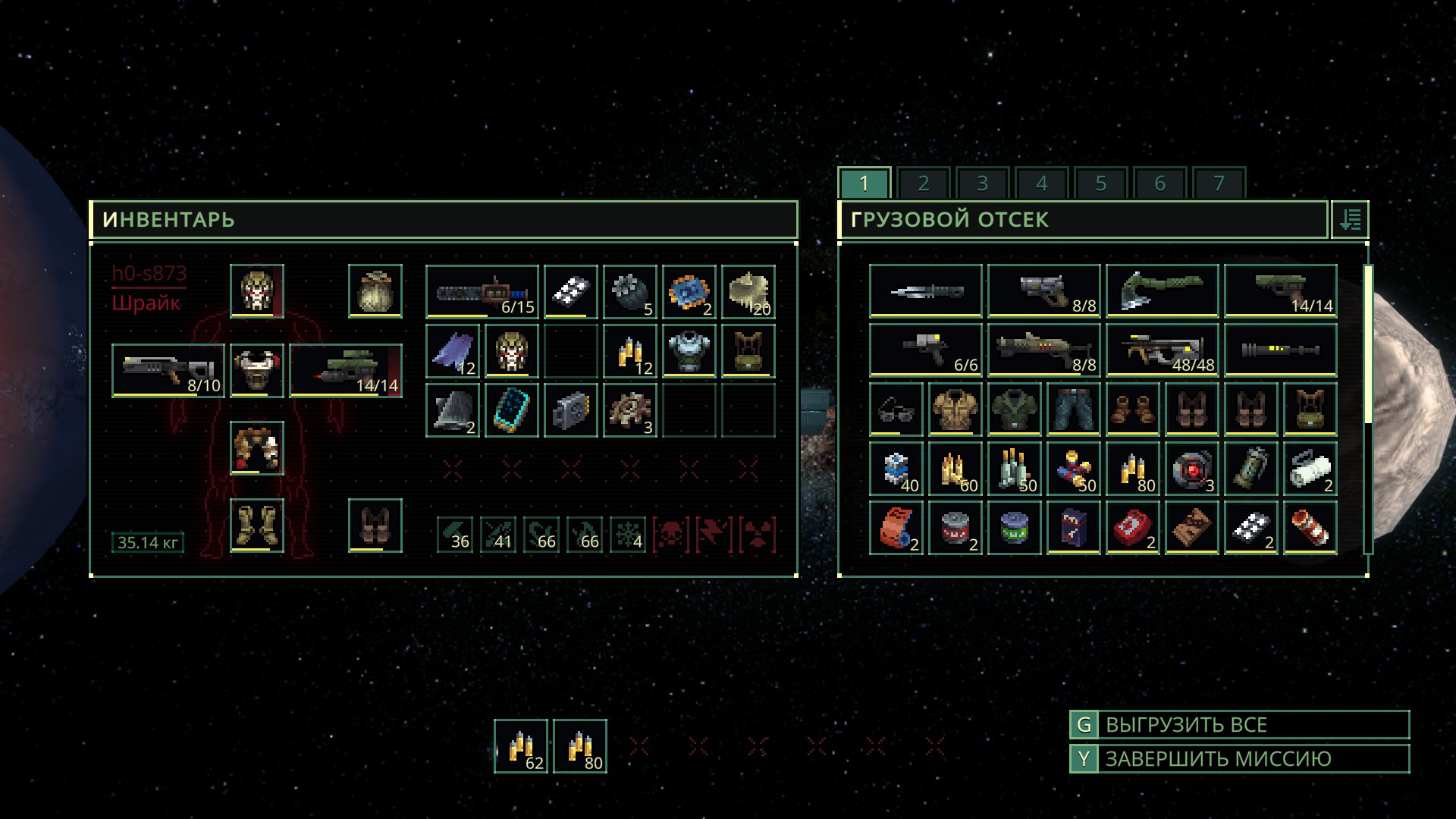Open cargo tab 5
The image size is (1456, 819).
[1100, 184]
